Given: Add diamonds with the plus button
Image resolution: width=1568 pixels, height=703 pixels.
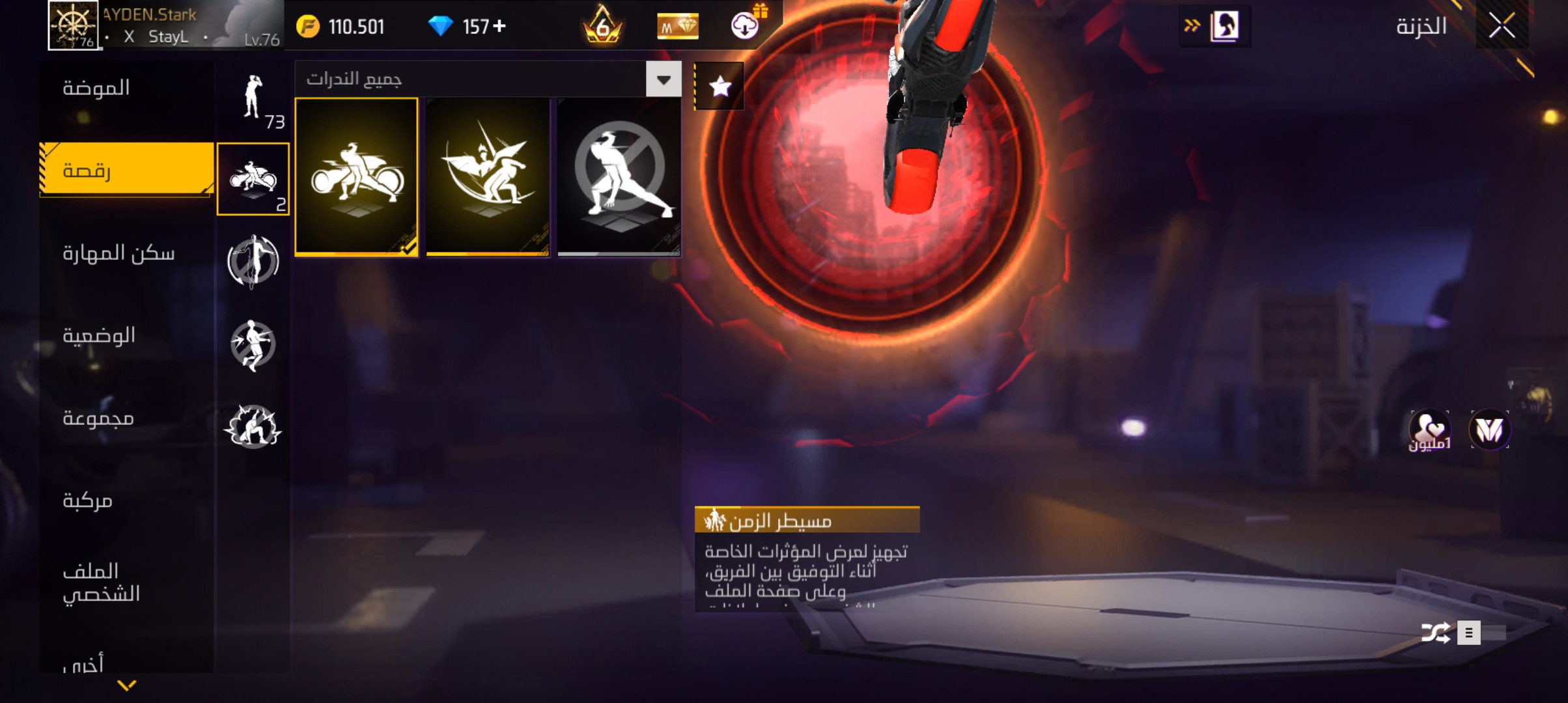Looking at the screenshot, I should (499, 26).
